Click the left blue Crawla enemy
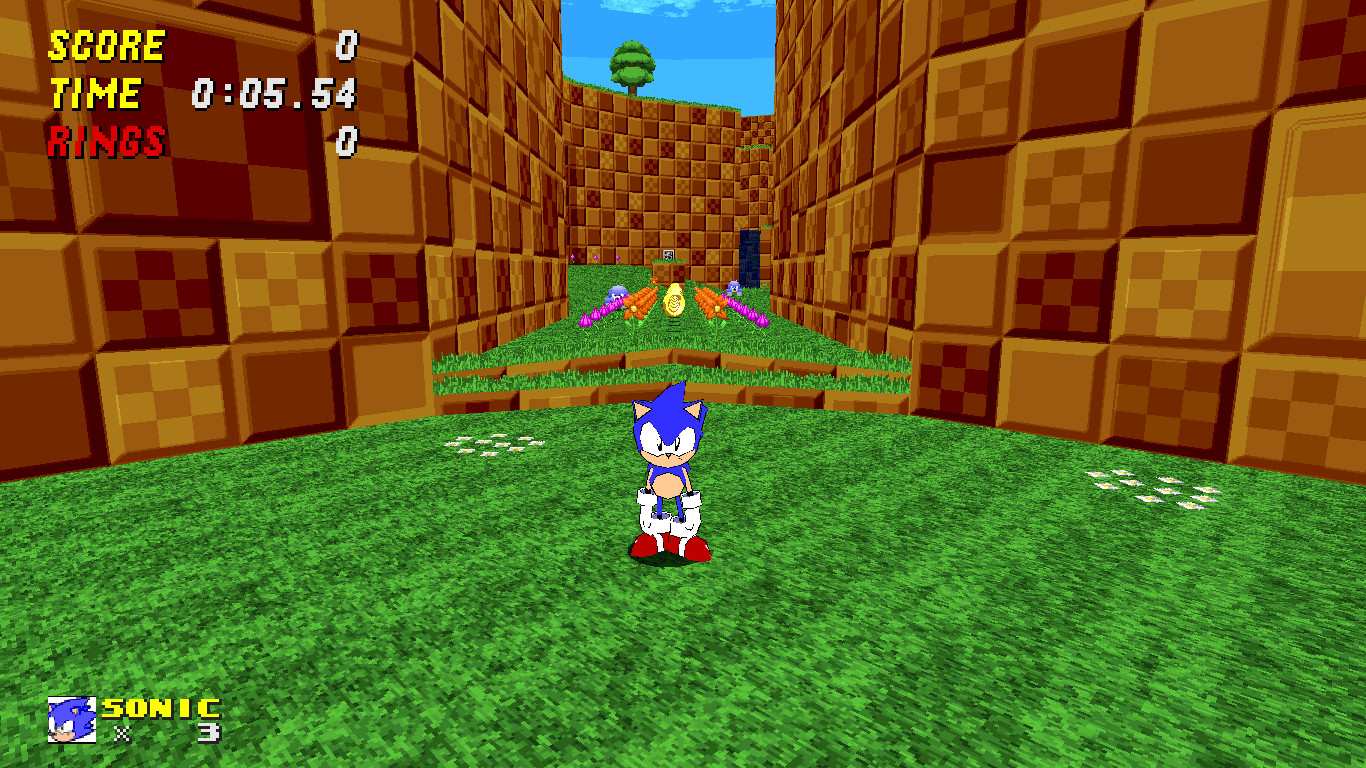Screen dimensions: 1366x768 tap(617, 295)
